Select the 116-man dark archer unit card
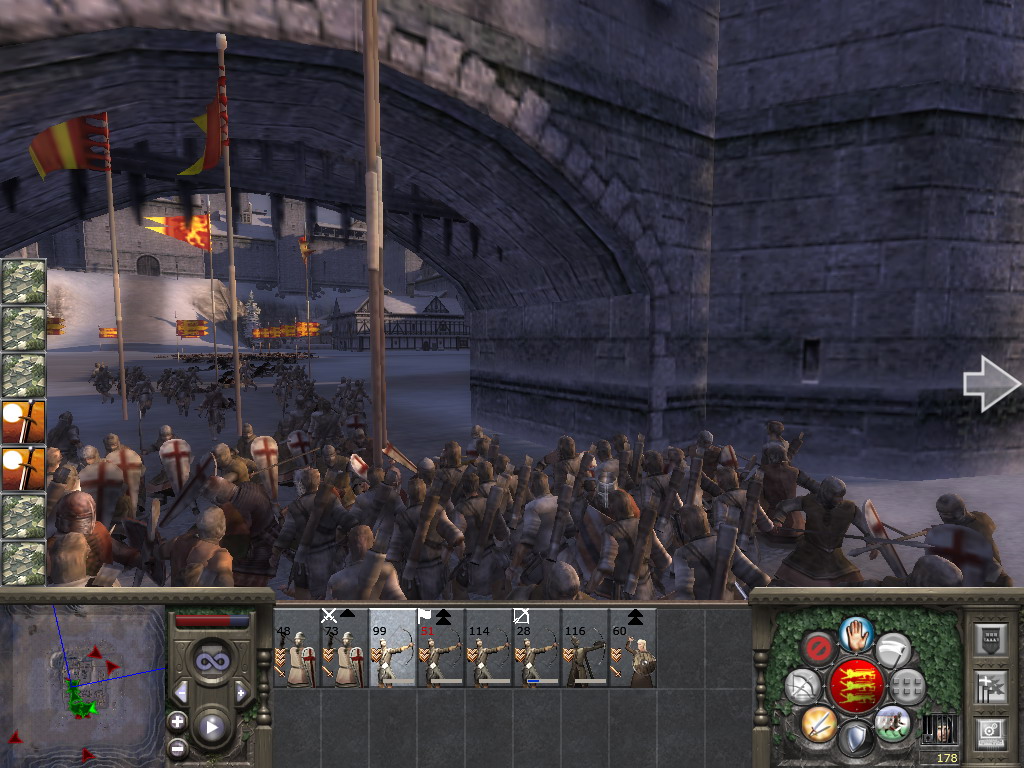The width and height of the screenshot is (1024, 768). (x=585, y=648)
